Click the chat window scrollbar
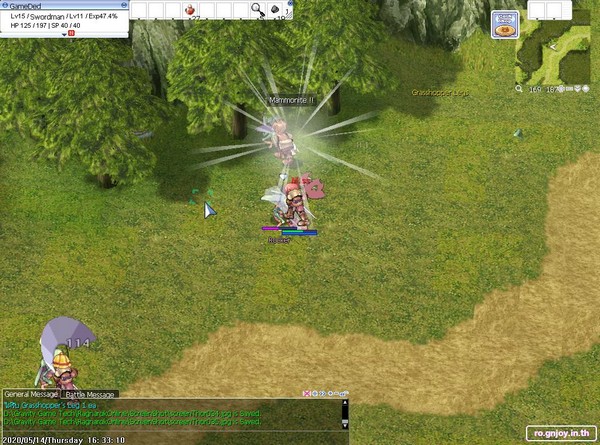 click(x=345, y=416)
